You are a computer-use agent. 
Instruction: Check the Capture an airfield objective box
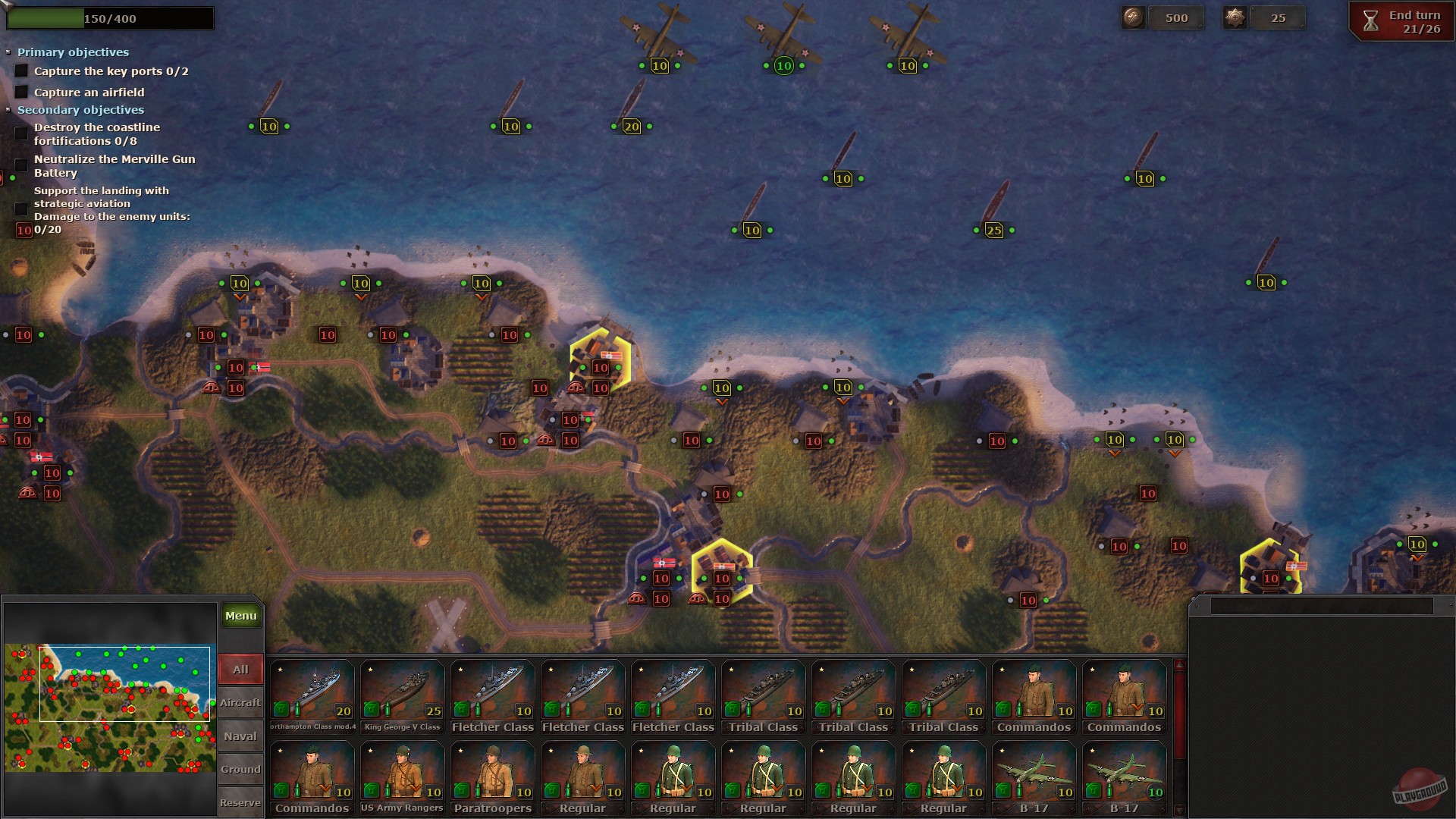pyautogui.click(x=20, y=92)
